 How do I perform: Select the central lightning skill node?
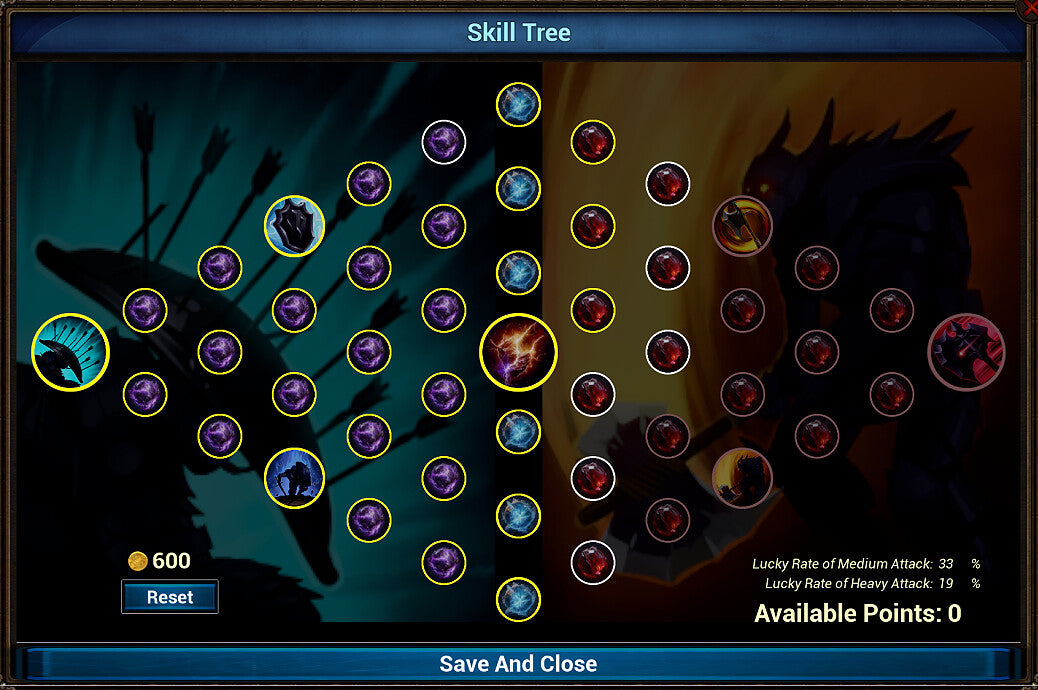pyautogui.click(x=518, y=352)
